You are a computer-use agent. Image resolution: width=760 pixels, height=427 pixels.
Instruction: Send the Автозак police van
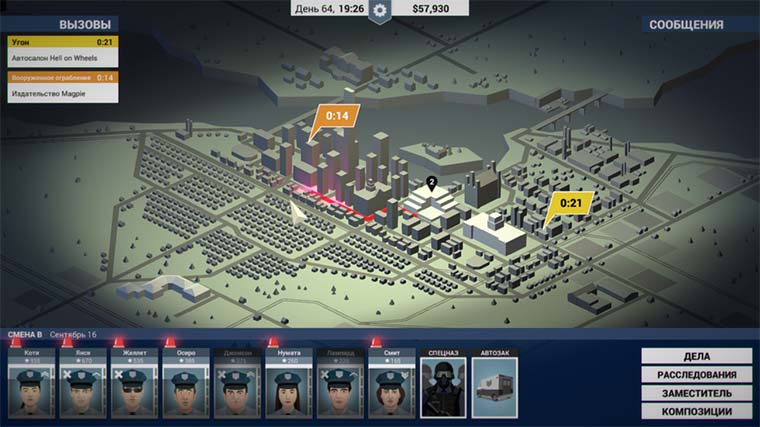pos(495,384)
